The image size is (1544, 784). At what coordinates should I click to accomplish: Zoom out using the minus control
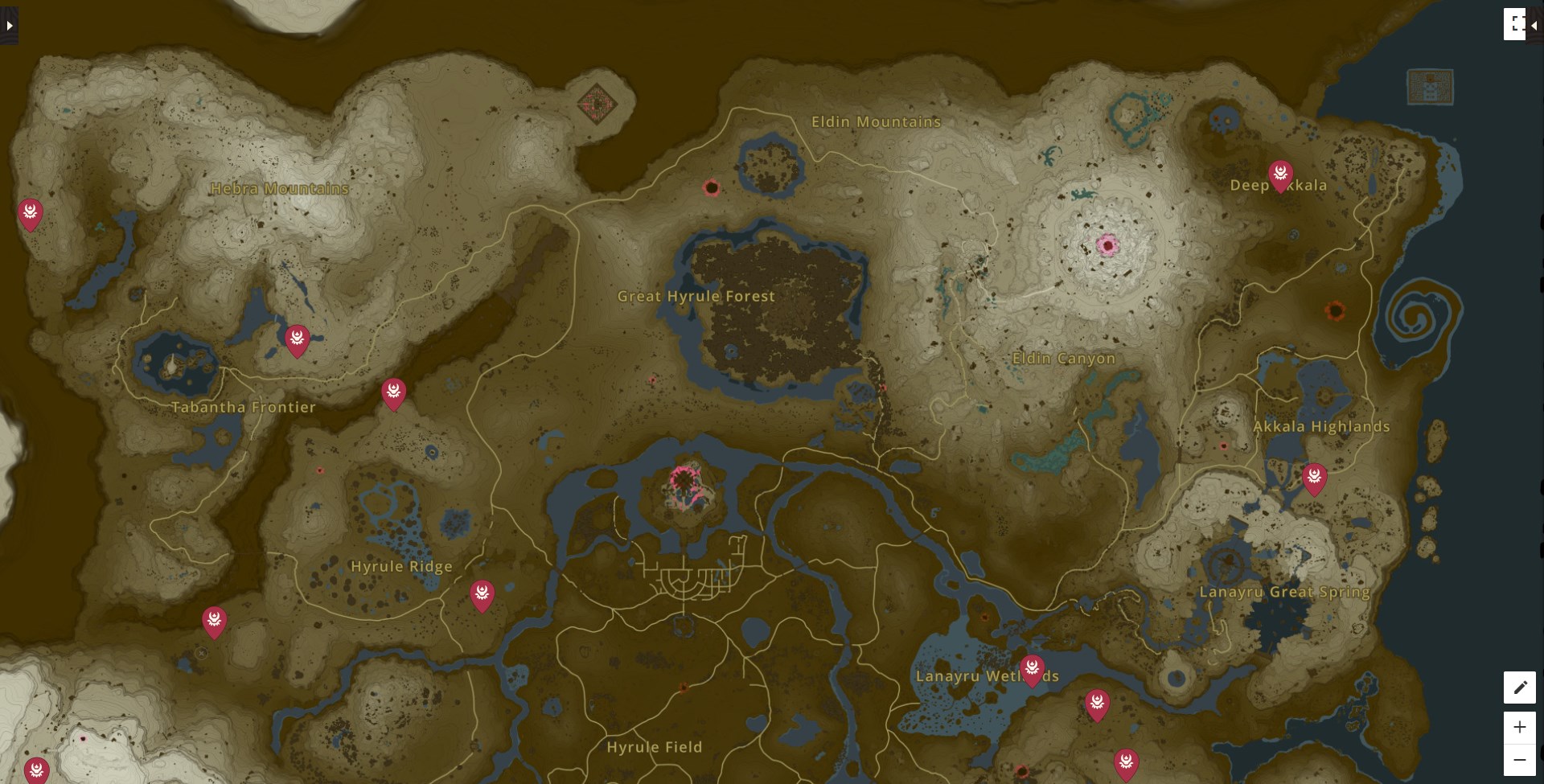tap(1520, 759)
